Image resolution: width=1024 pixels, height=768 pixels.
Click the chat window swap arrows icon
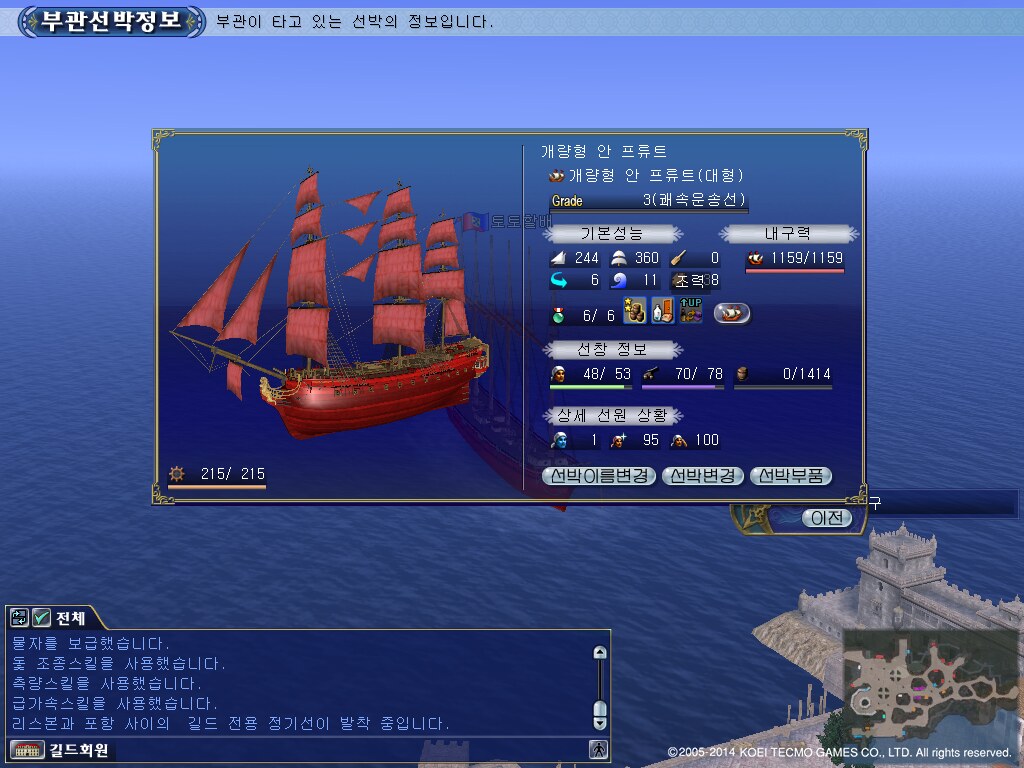tap(20, 618)
